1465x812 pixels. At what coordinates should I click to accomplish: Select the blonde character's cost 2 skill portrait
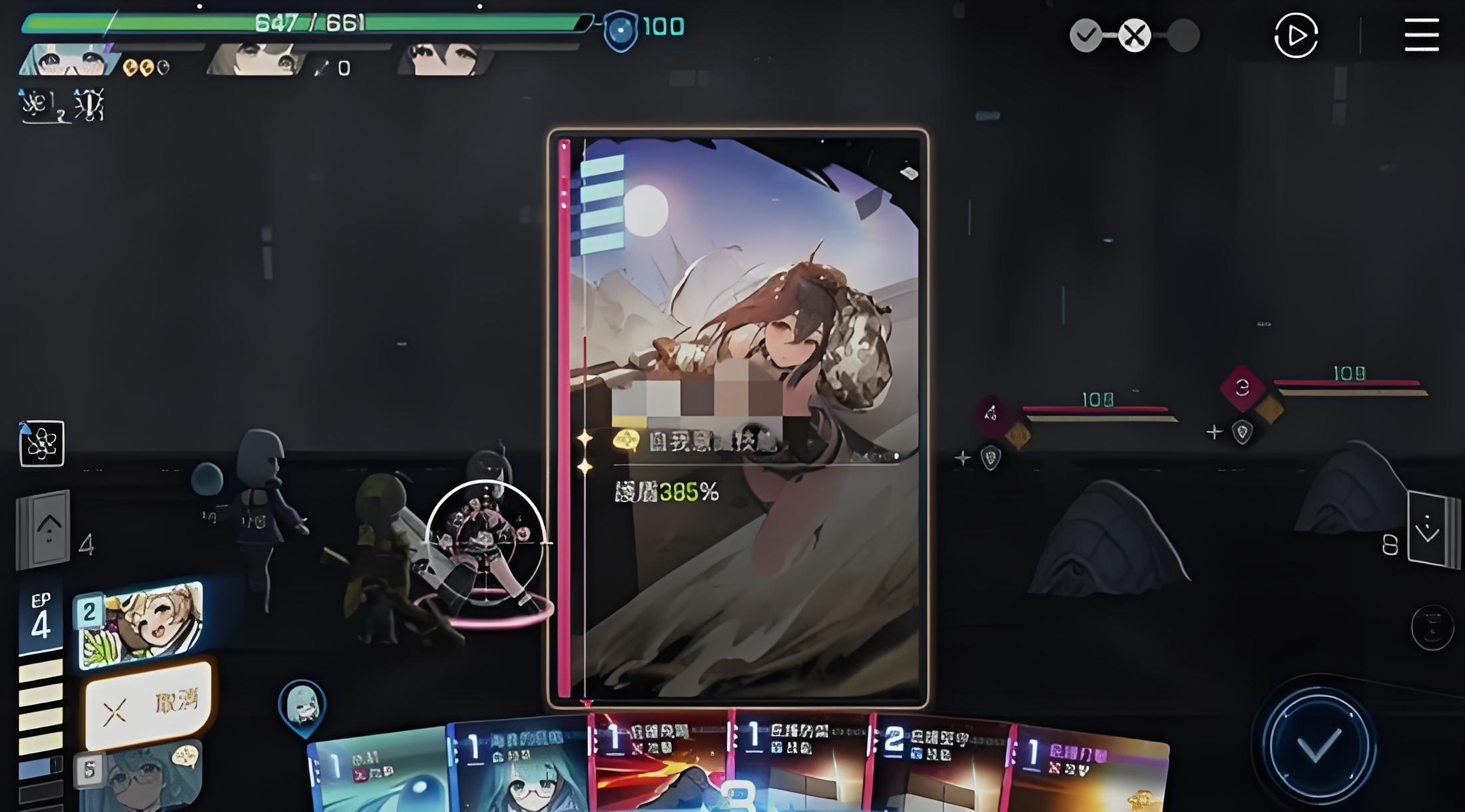[141, 624]
